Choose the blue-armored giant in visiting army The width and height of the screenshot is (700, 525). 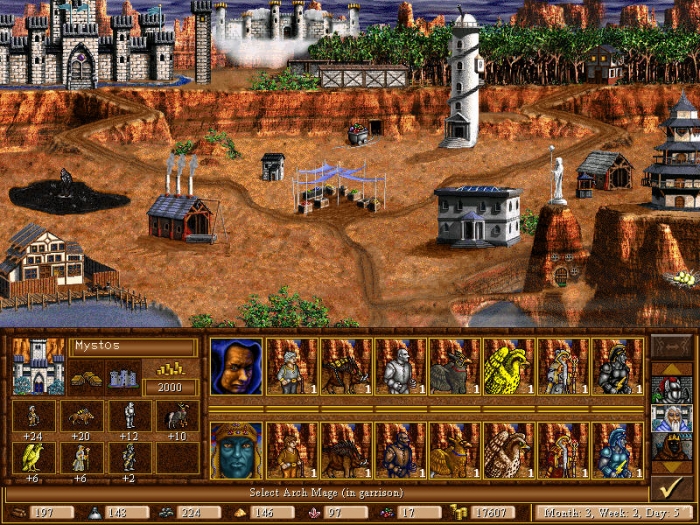616,450
